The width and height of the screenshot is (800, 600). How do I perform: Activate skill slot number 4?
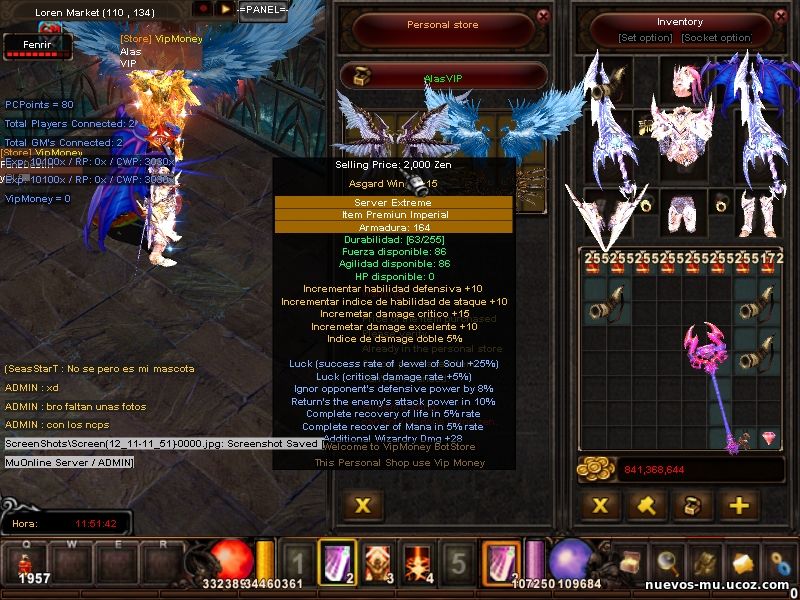tap(417, 564)
